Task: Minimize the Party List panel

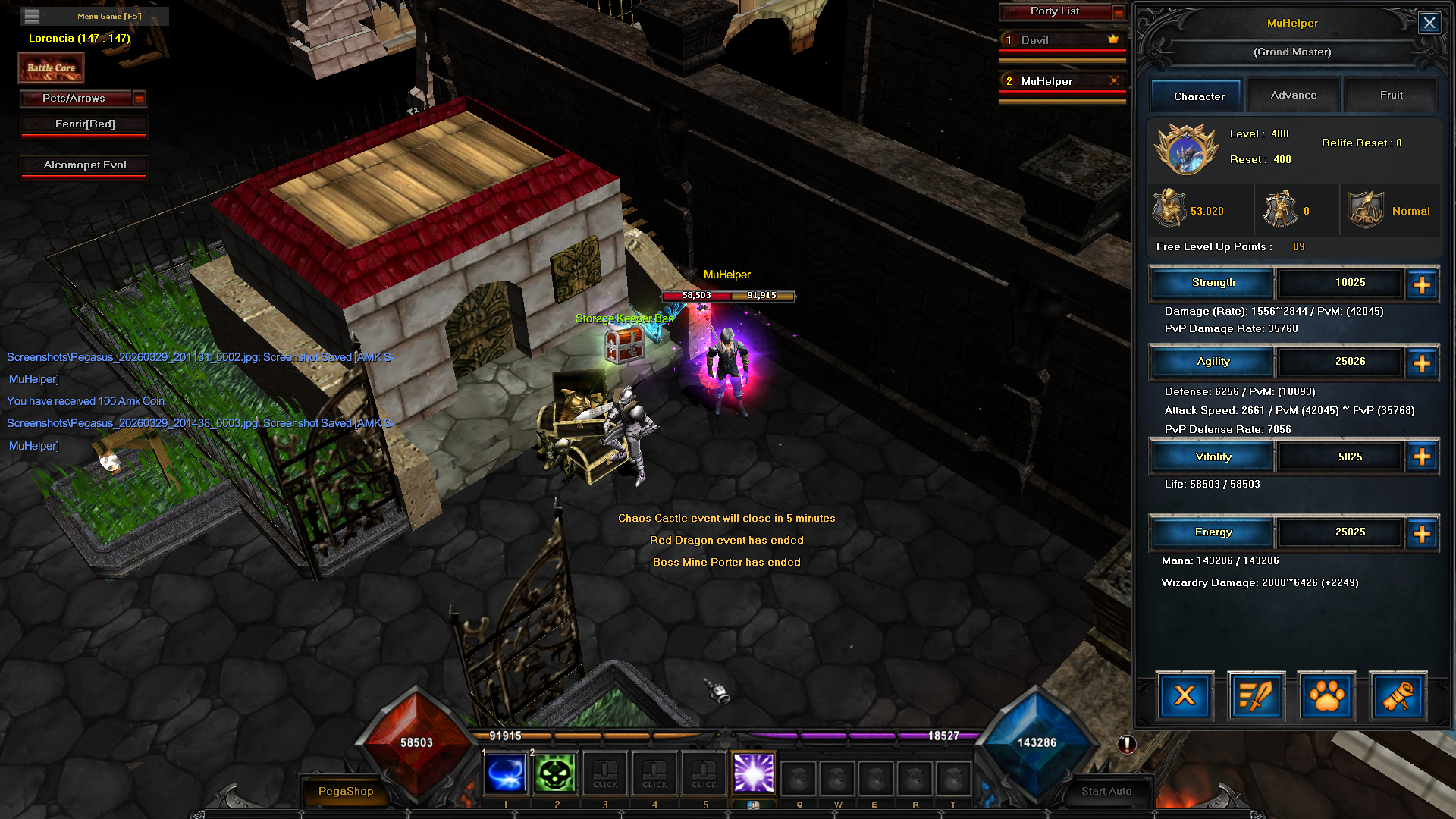Action: [x=1119, y=11]
